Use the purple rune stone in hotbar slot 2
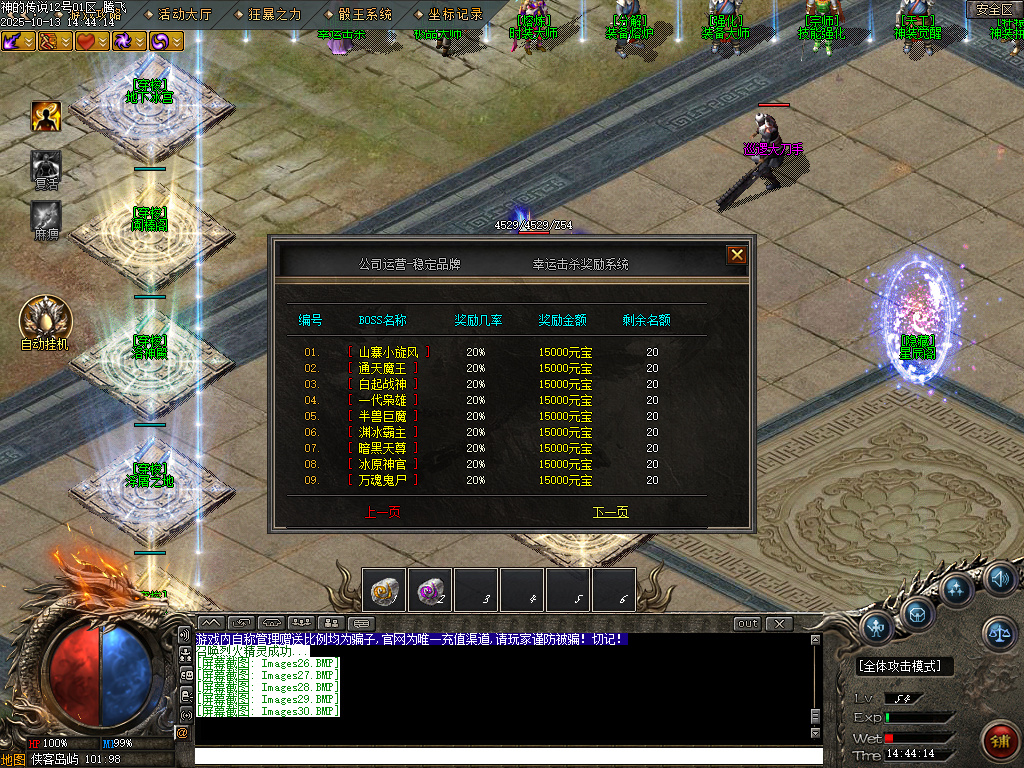The height and width of the screenshot is (768, 1024). coord(430,590)
